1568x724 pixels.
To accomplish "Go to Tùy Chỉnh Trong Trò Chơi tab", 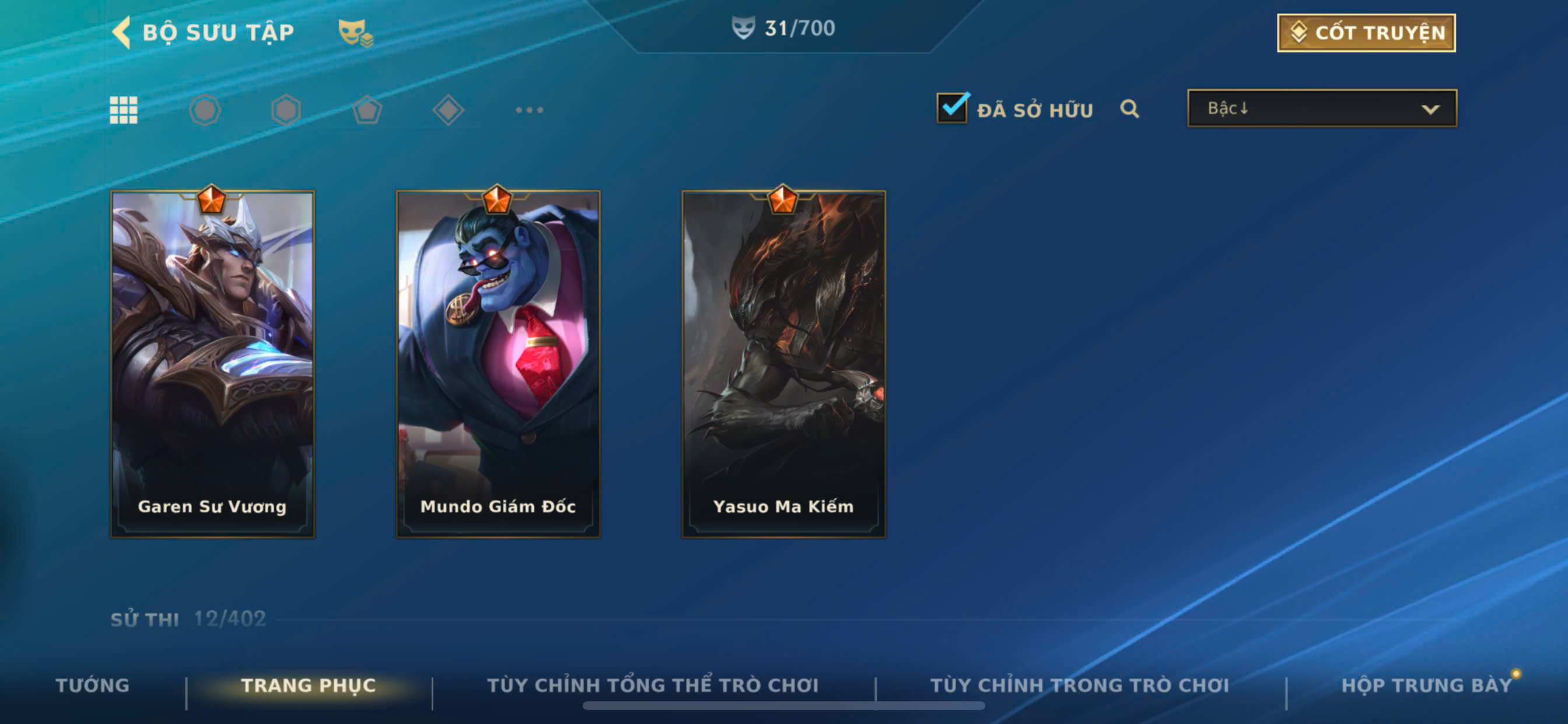I will point(1080,686).
